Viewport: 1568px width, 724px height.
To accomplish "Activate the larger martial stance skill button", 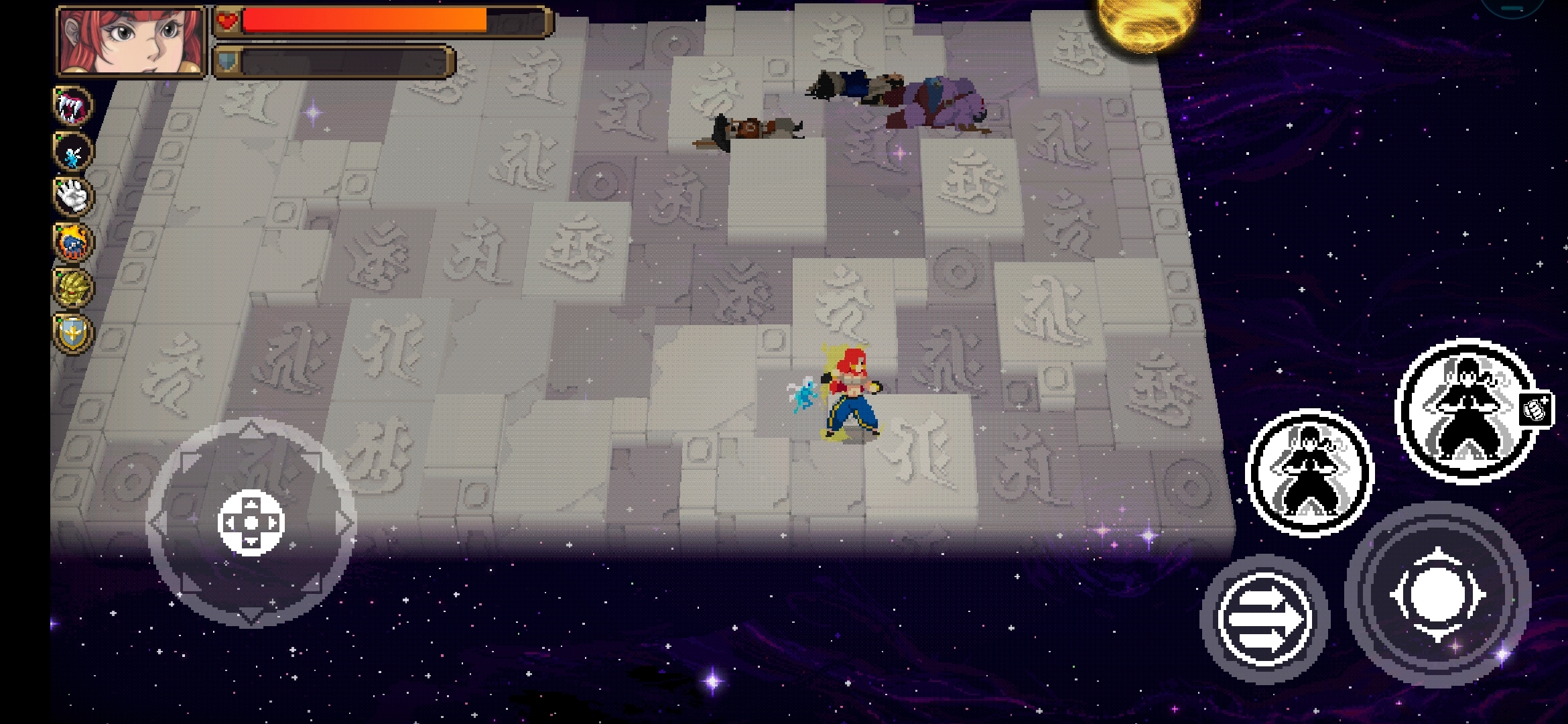I will (x=1466, y=410).
